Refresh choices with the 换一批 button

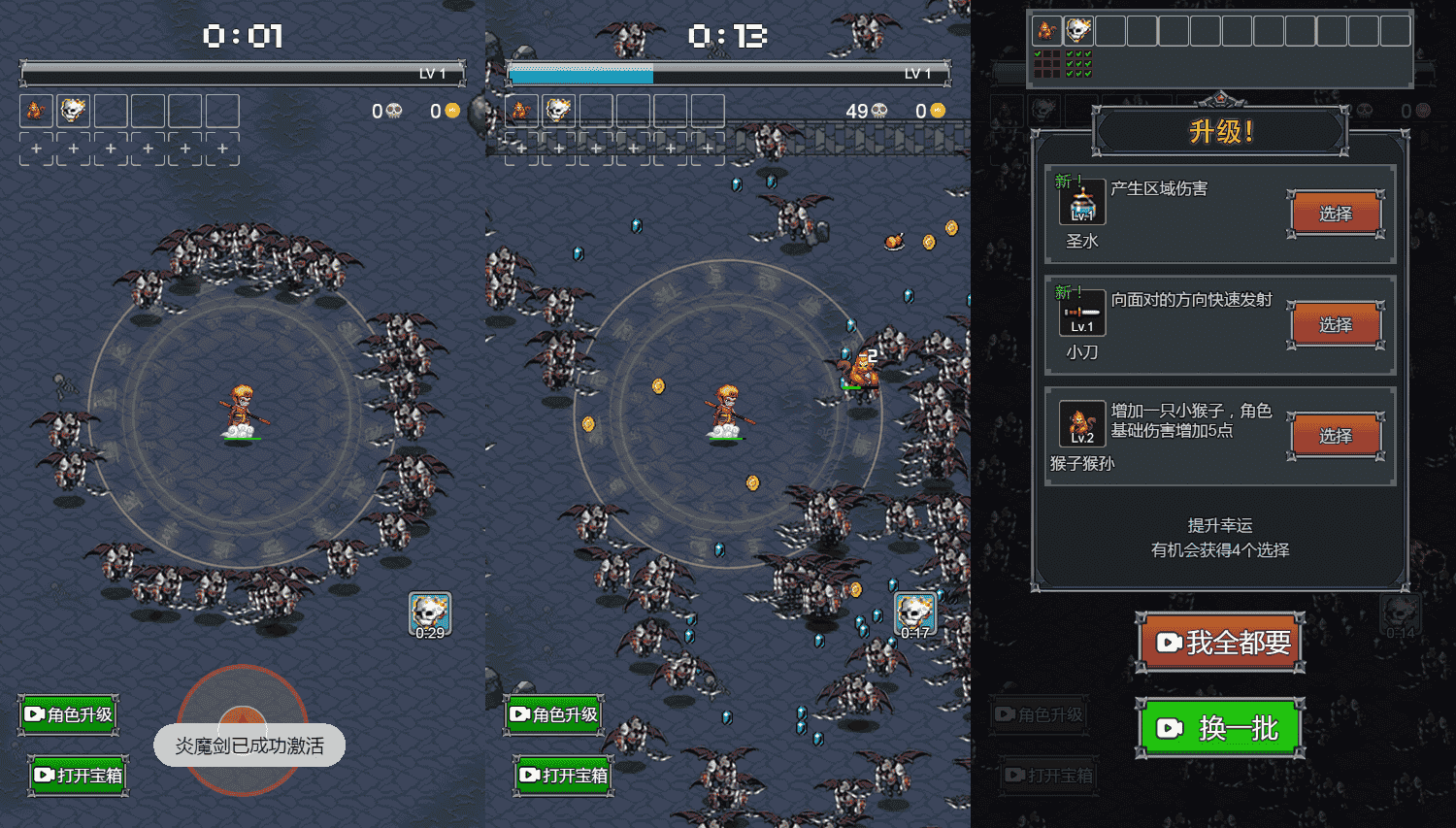[1220, 728]
